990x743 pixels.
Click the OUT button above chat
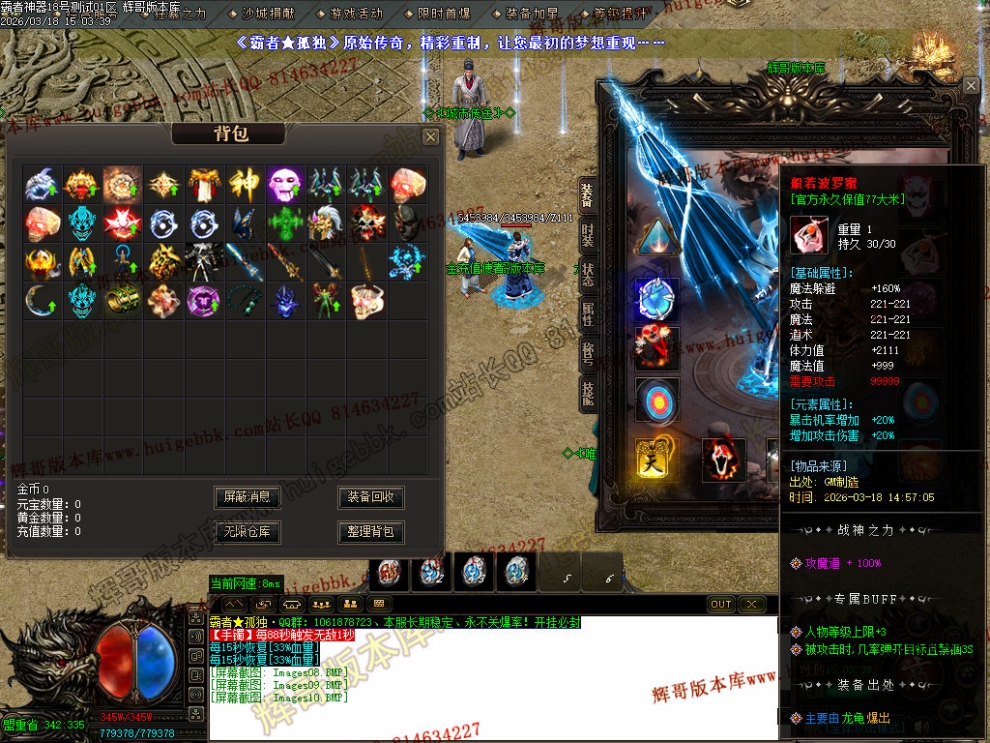pyautogui.click(x=721, y=605)
